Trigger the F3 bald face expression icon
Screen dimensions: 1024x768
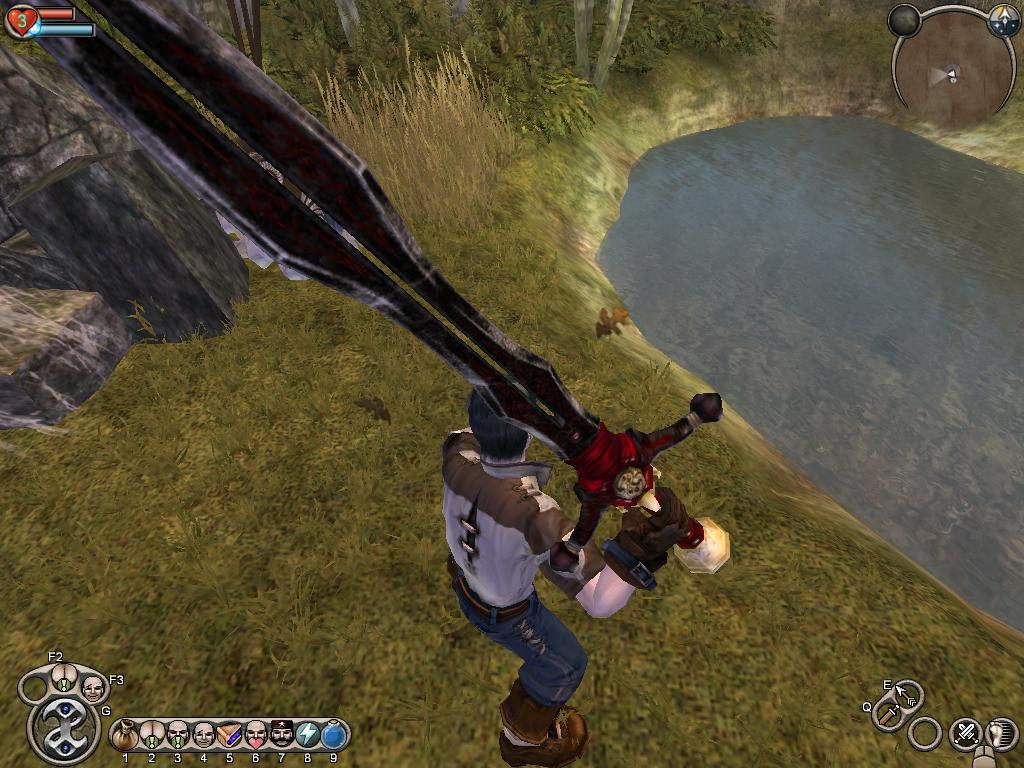93,688
